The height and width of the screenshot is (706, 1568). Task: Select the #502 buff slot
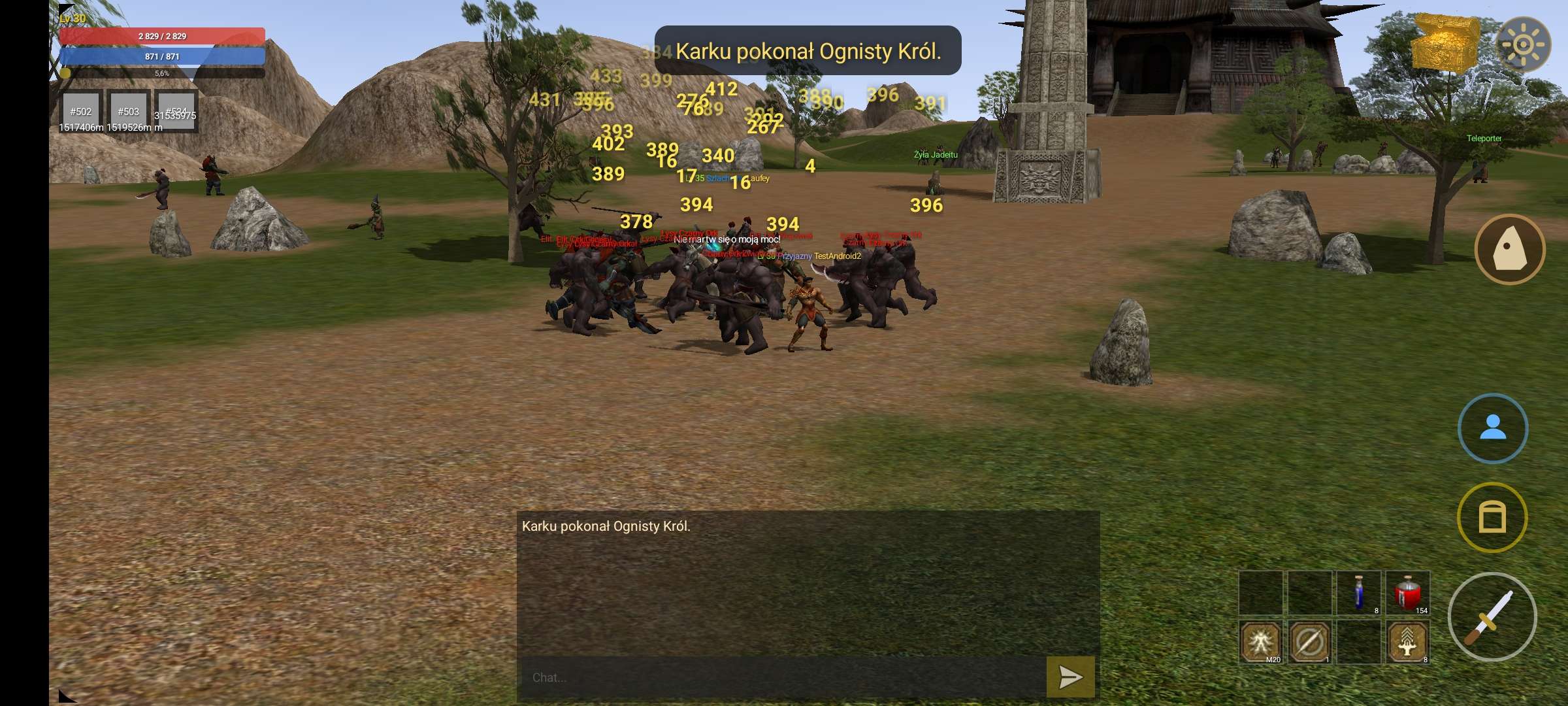pos(81,111)
